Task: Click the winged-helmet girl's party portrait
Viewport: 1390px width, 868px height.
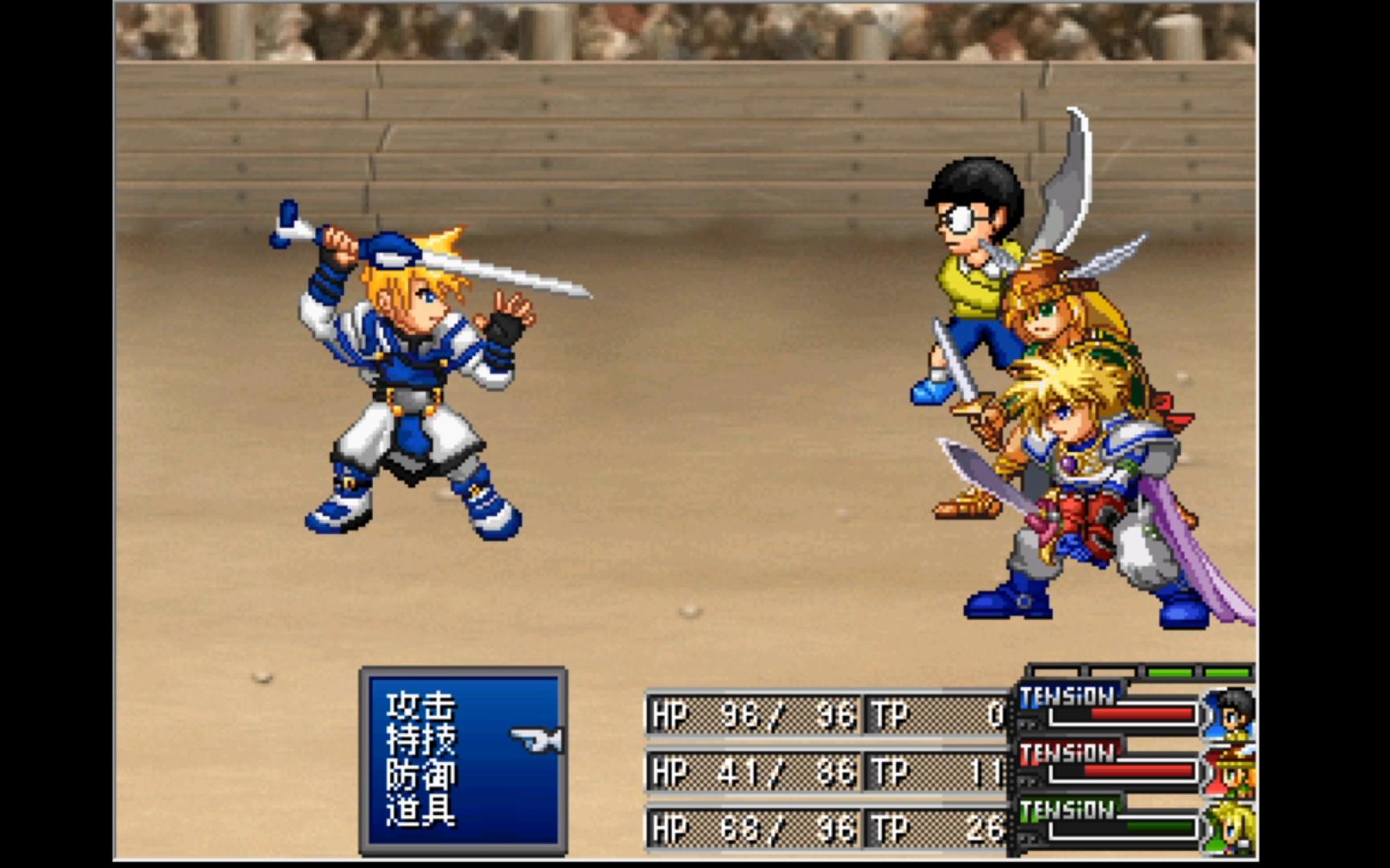Action: click(1231, 771)
